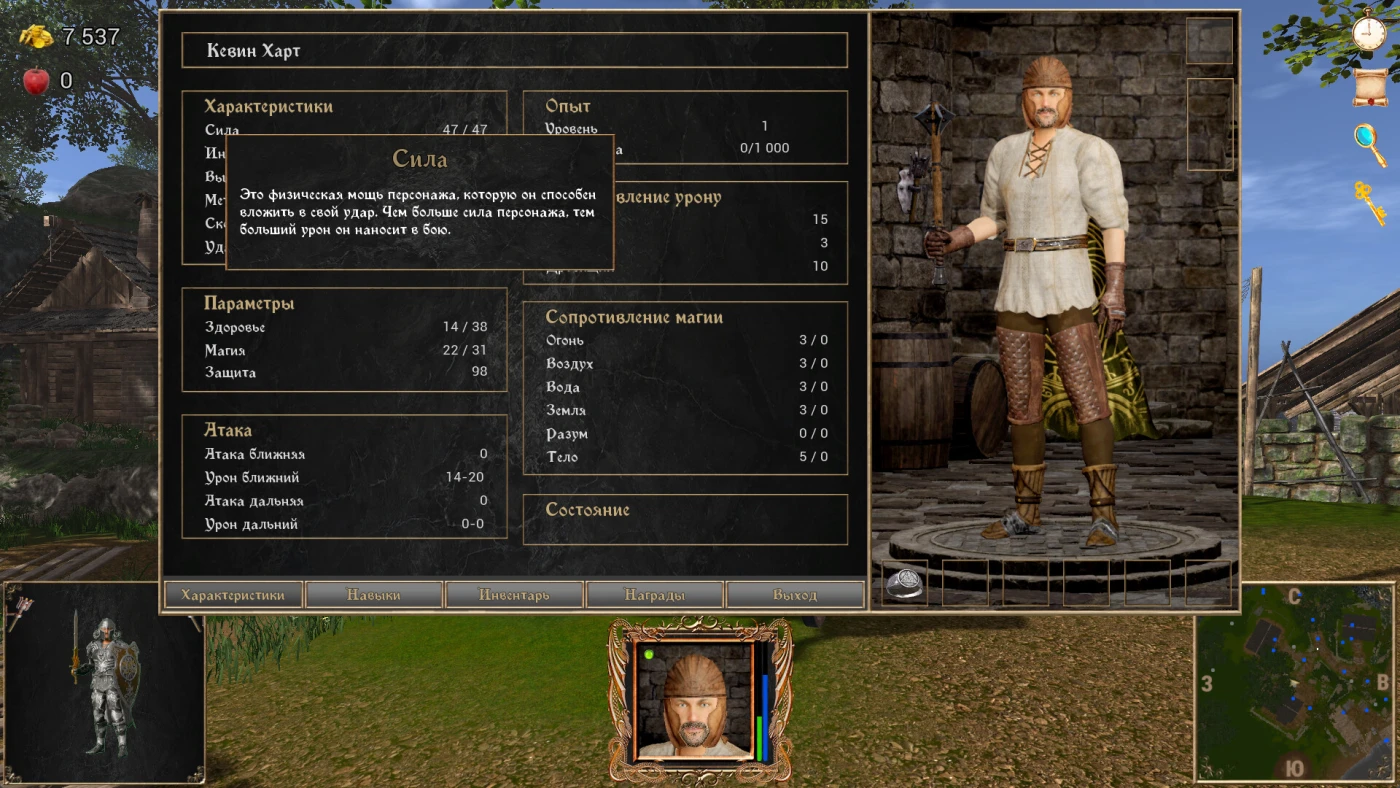
Task: Open the Награды tab
Action: pyautogui.click(x=655, y=595)
